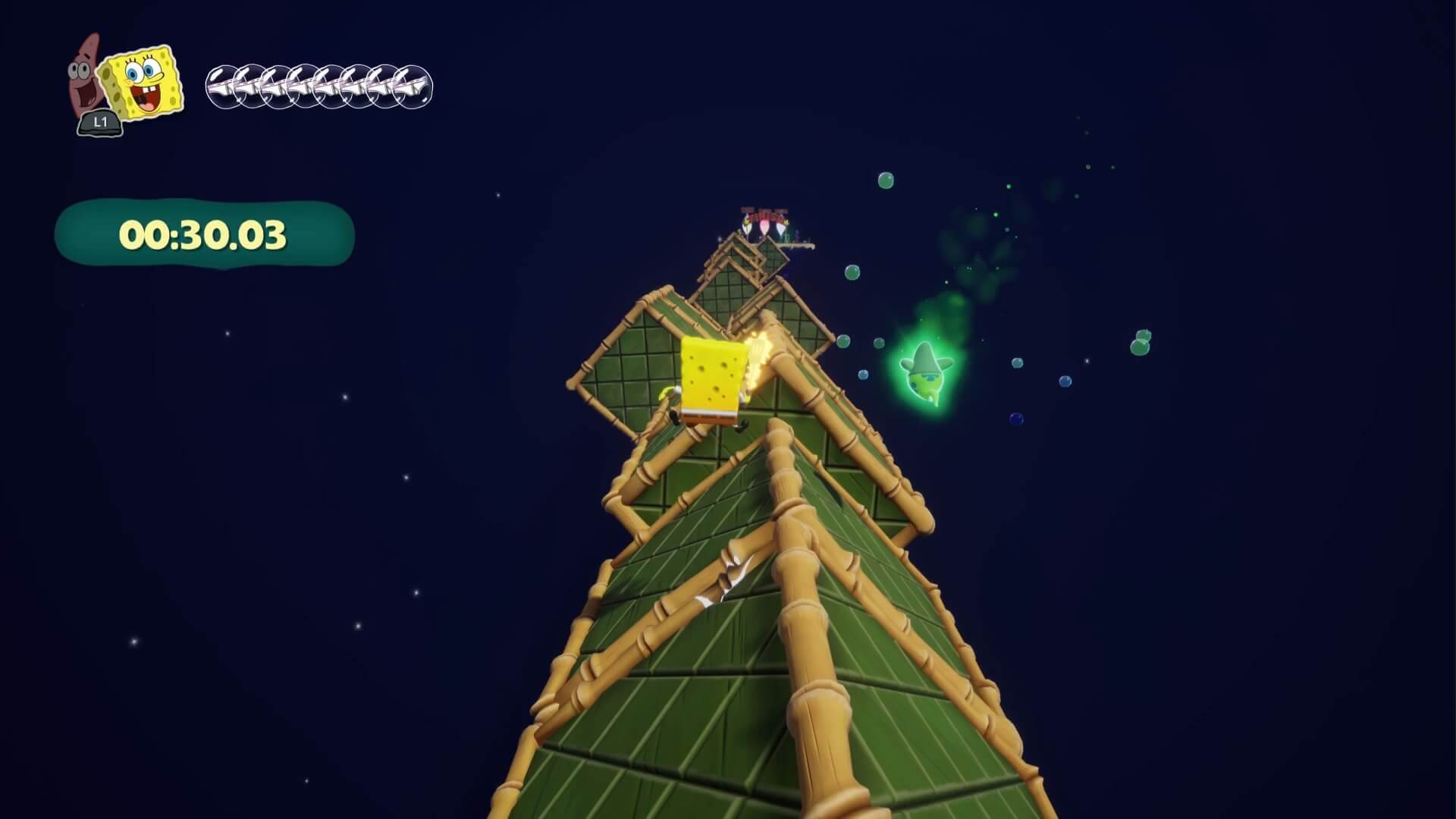Image resolution: width=1456 pixels, height=819 pixels.
Task: Select the SpongeBob character portrait
Action: (x=144, y=82)
